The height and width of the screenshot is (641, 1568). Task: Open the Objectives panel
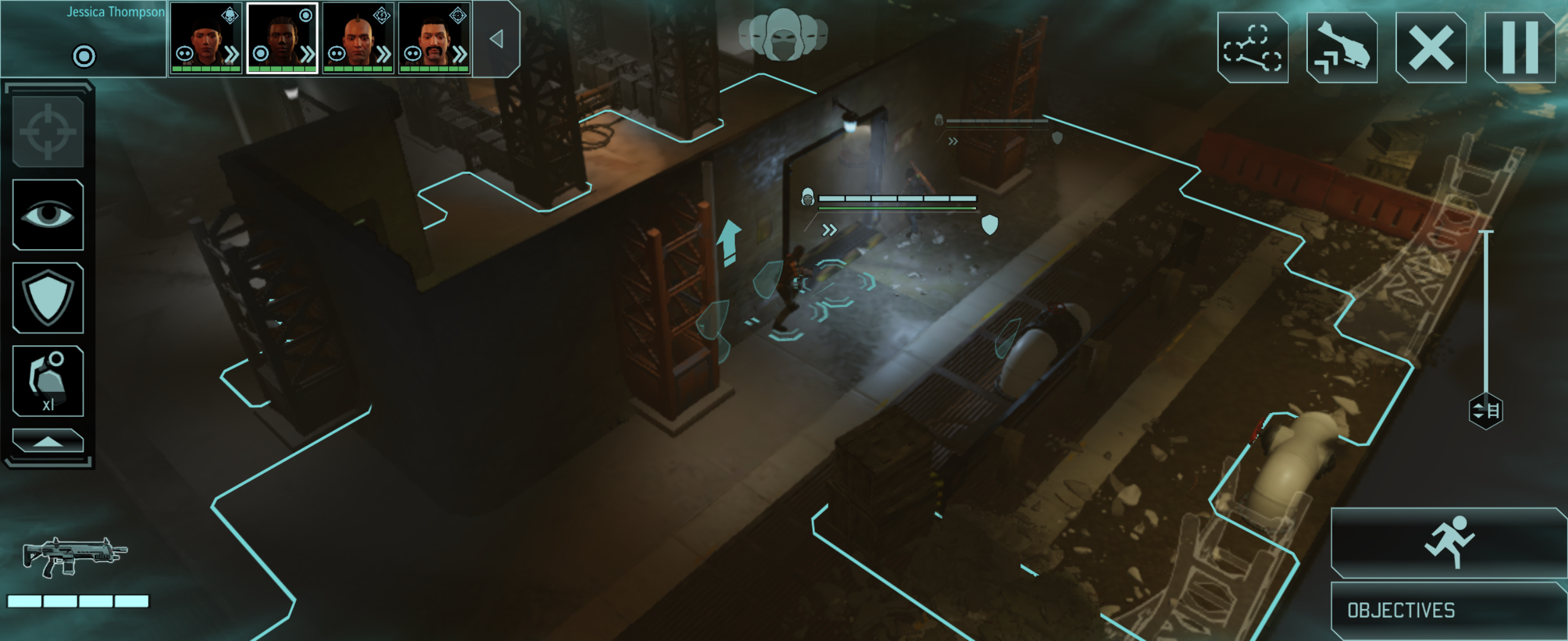click(1448, 610)
